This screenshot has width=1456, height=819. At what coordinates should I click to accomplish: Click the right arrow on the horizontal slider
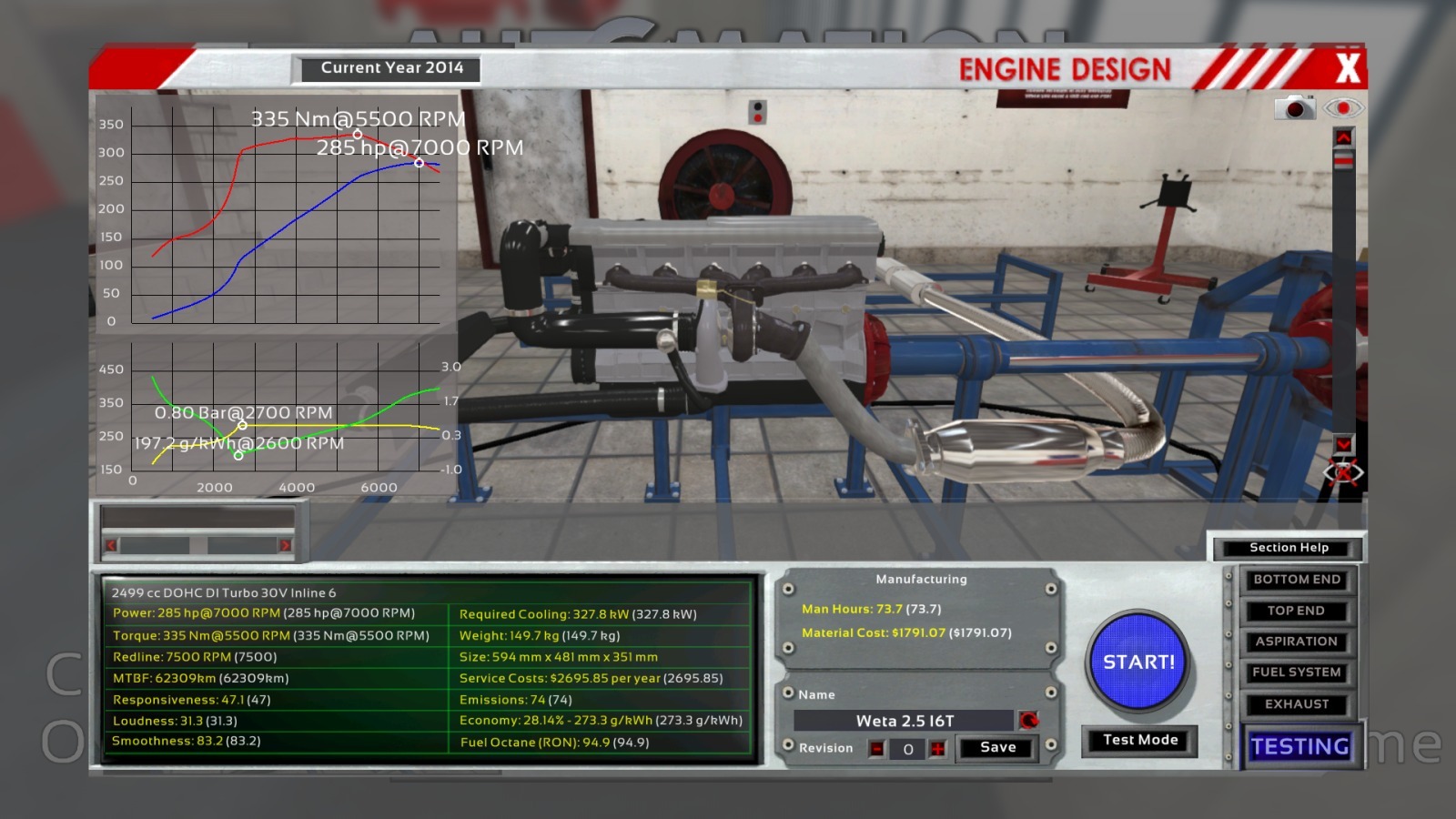click(285, 545)
